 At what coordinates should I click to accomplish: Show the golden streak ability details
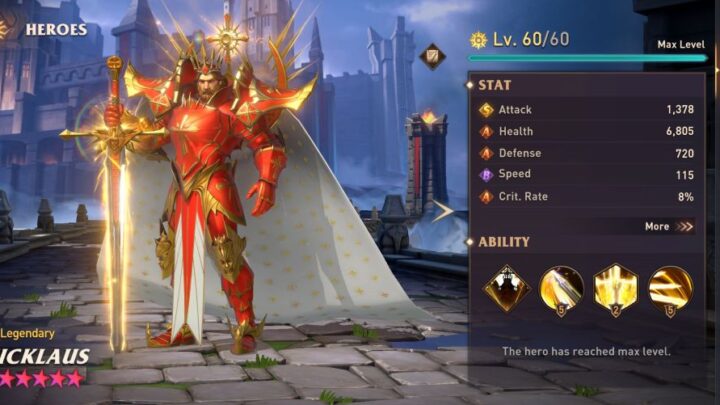coord(670,288)
